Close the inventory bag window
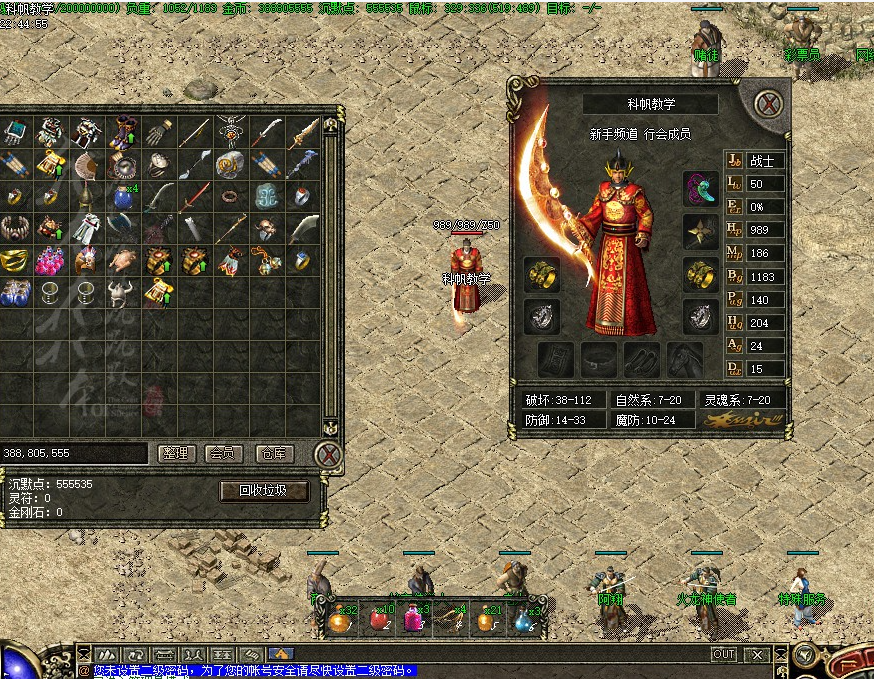This screenshot has height=679, width=874. point(328,454)
